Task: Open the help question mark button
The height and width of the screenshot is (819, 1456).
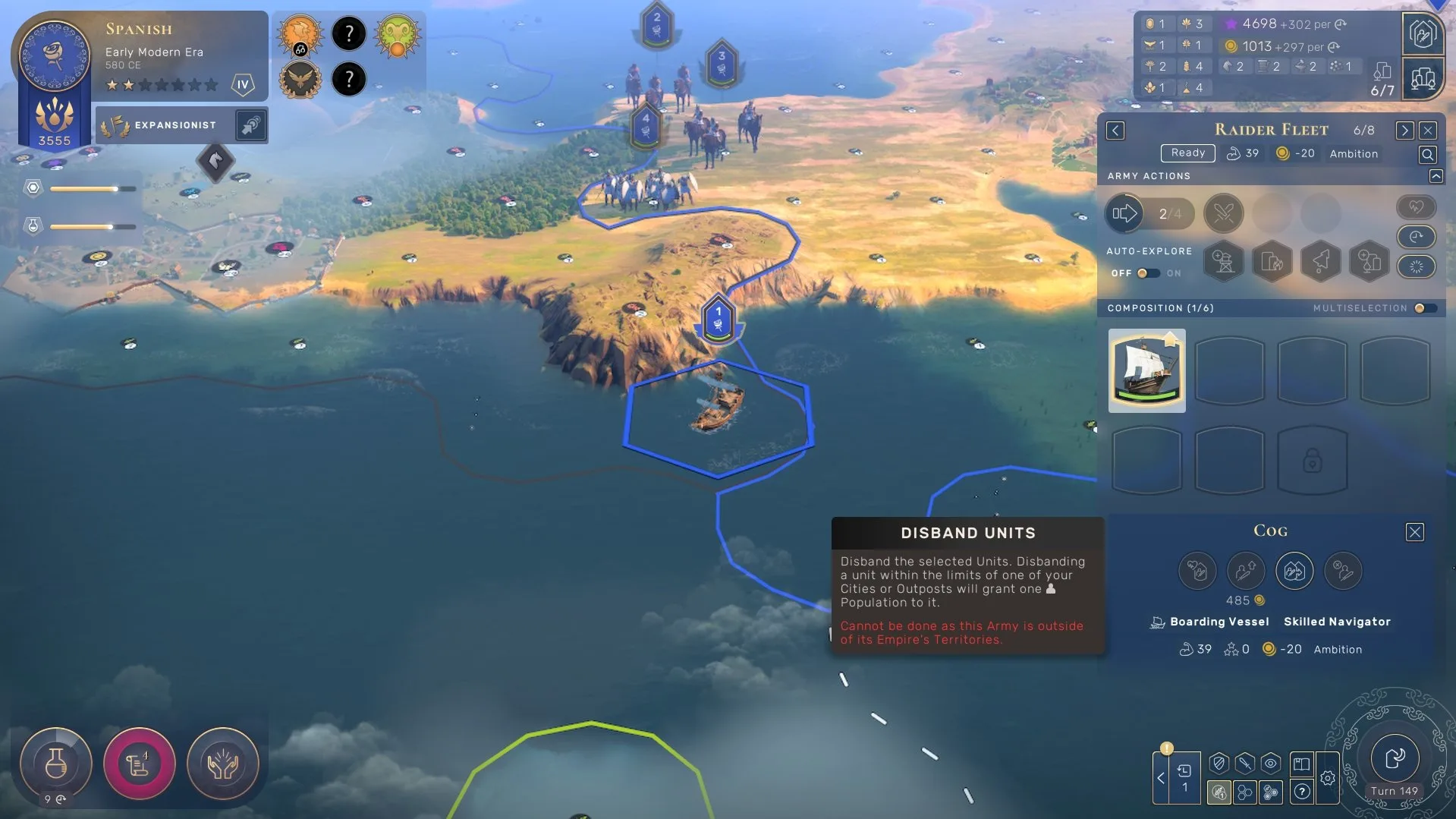Action: coord(1302,792)
